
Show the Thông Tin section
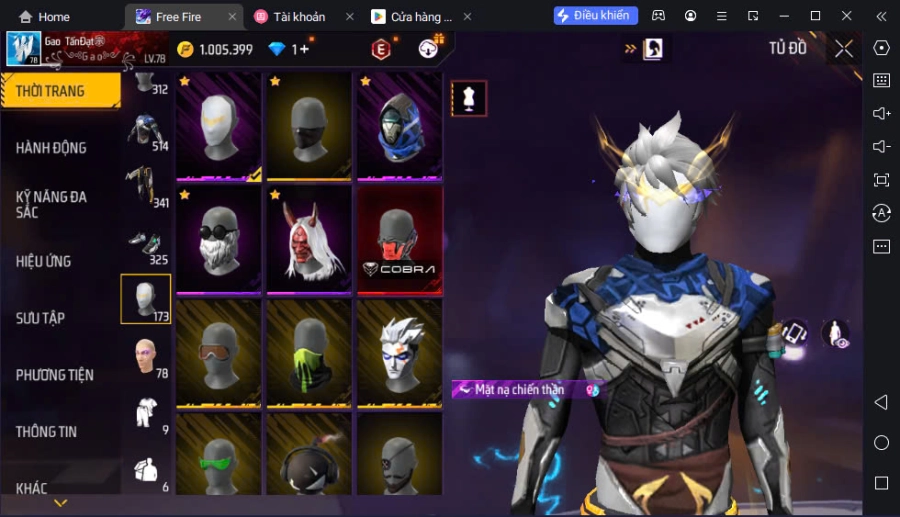(47, 432)
